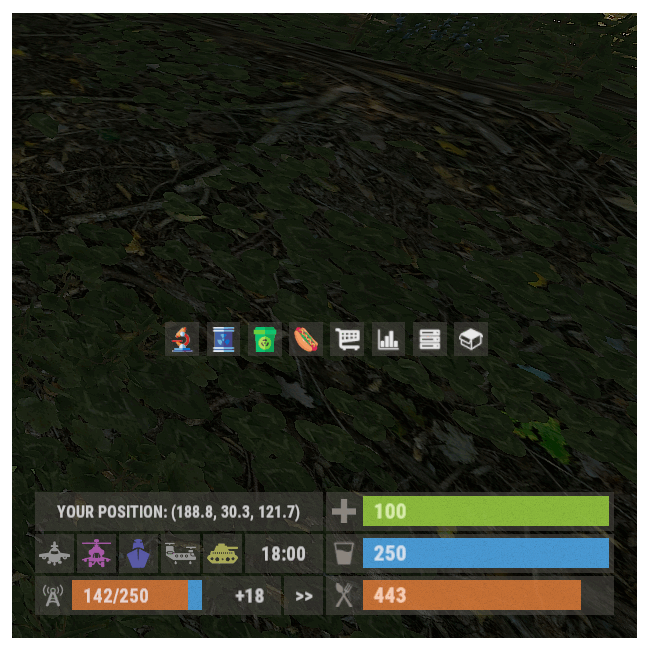Click the hot dog icon

pyautogui.click(x=305, y=340)
